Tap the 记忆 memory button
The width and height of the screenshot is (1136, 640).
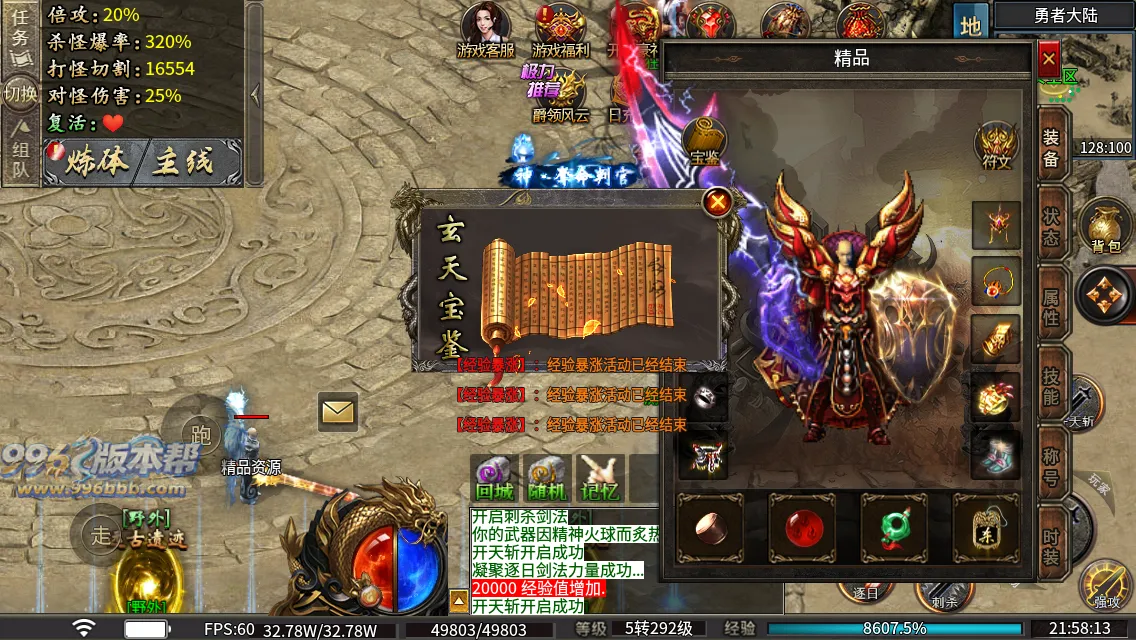click(x=600, y=478)
